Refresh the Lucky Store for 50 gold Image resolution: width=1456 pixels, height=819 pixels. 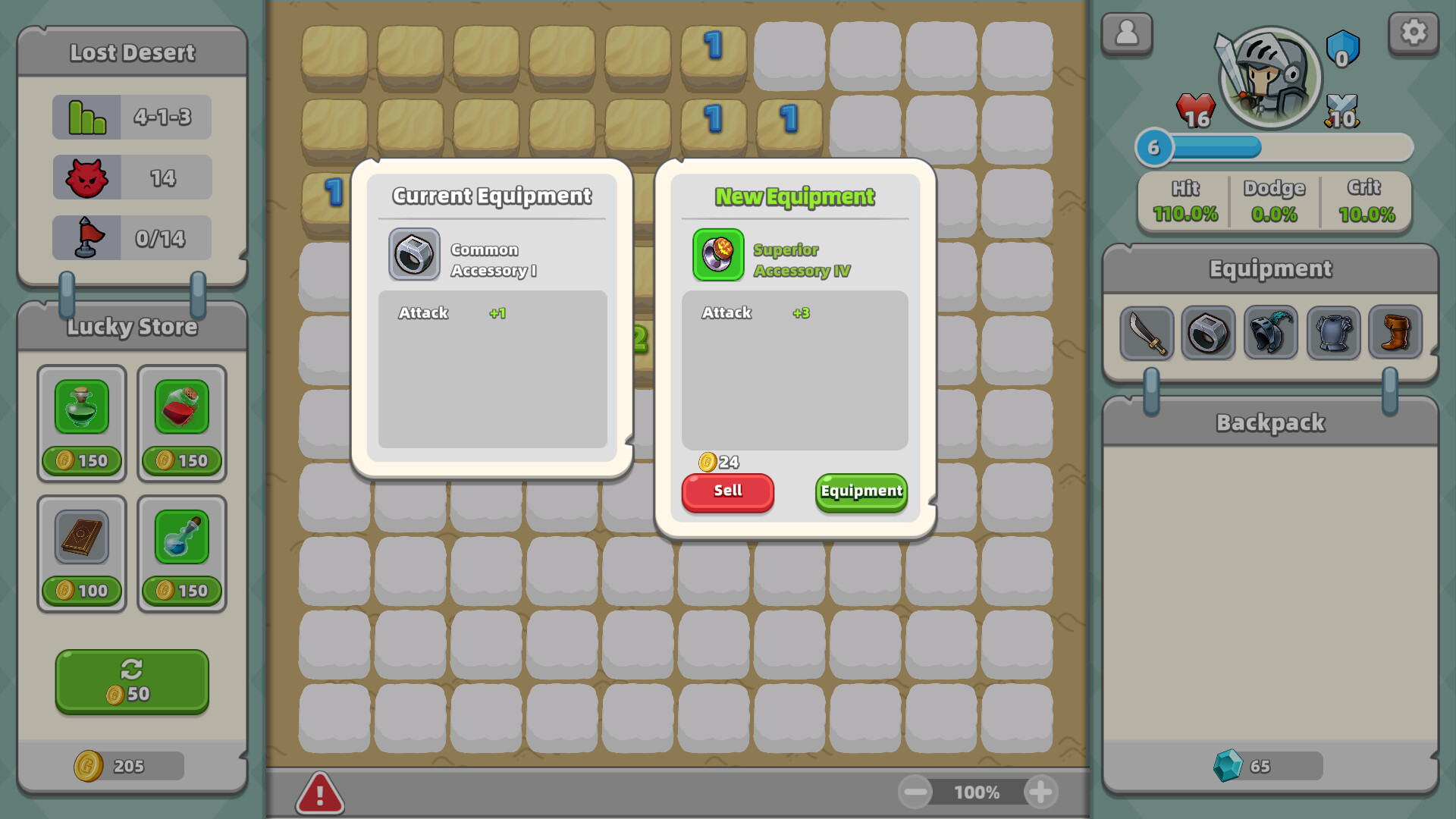[x=130, y=681]
